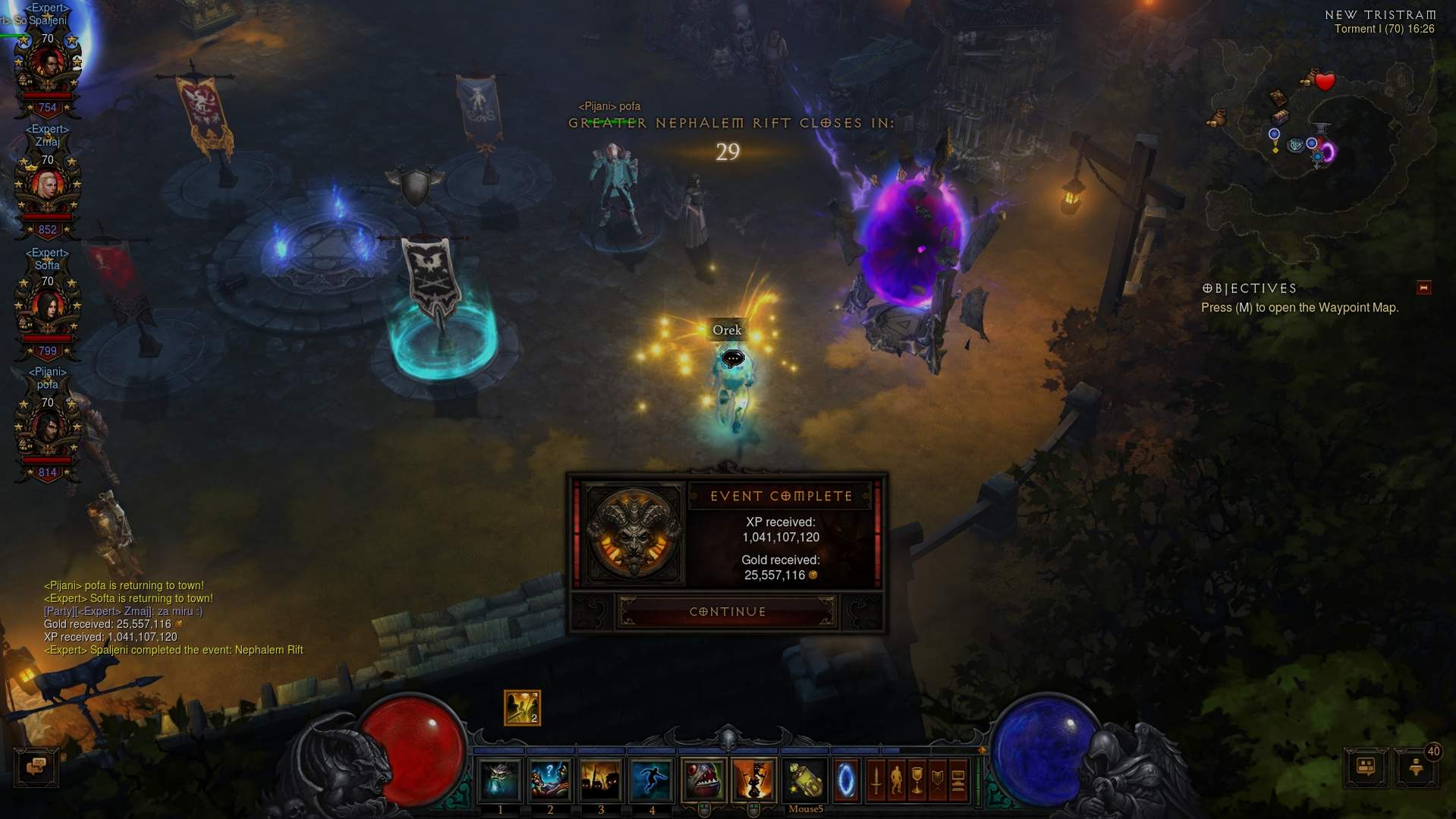Drink the yellow potion in the hotbar
Screen dimensions: 1456x819
point(805,780)
